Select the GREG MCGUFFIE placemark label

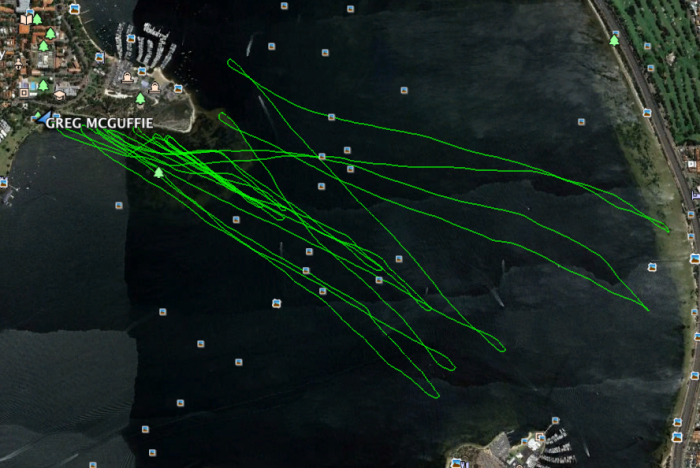click(x=102, y=125)
